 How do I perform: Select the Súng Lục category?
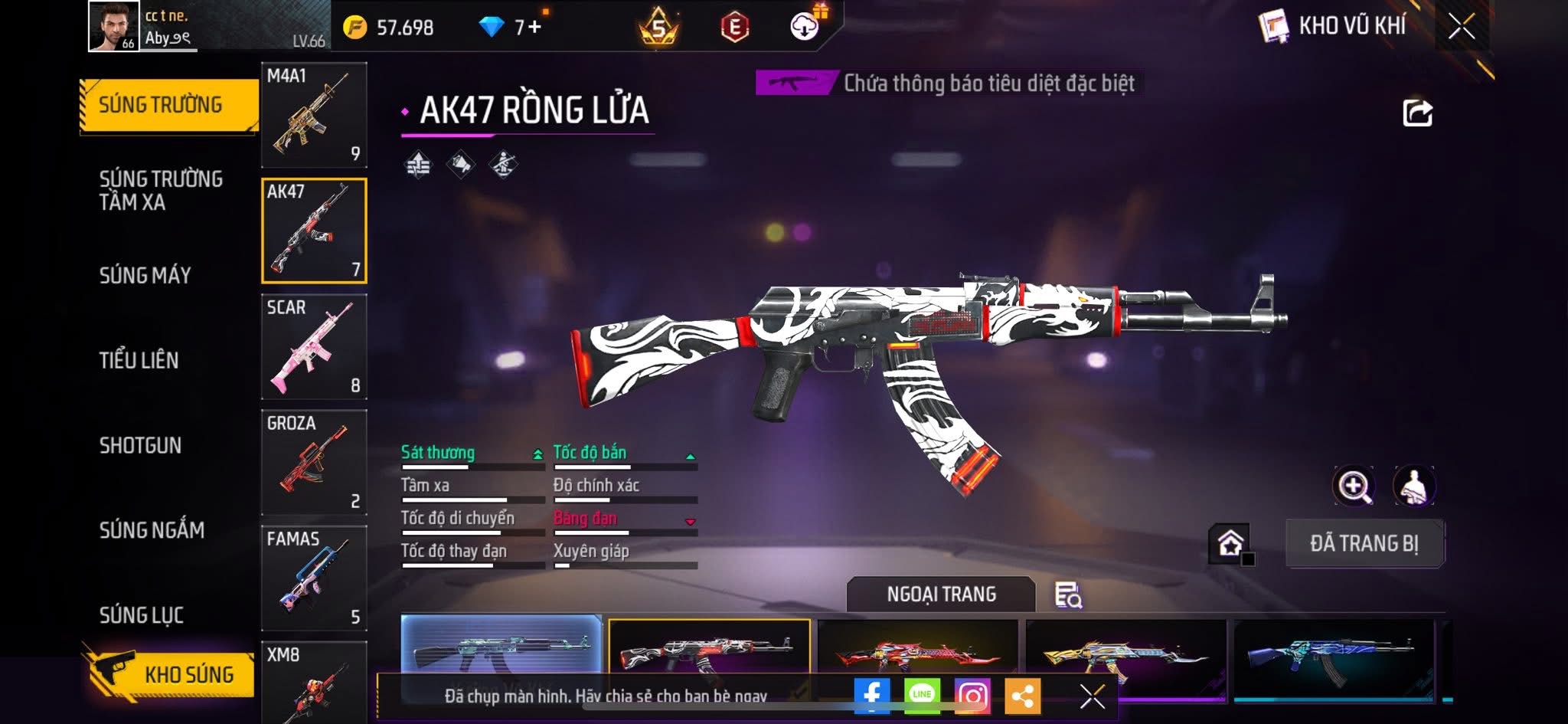coord(142,615)
